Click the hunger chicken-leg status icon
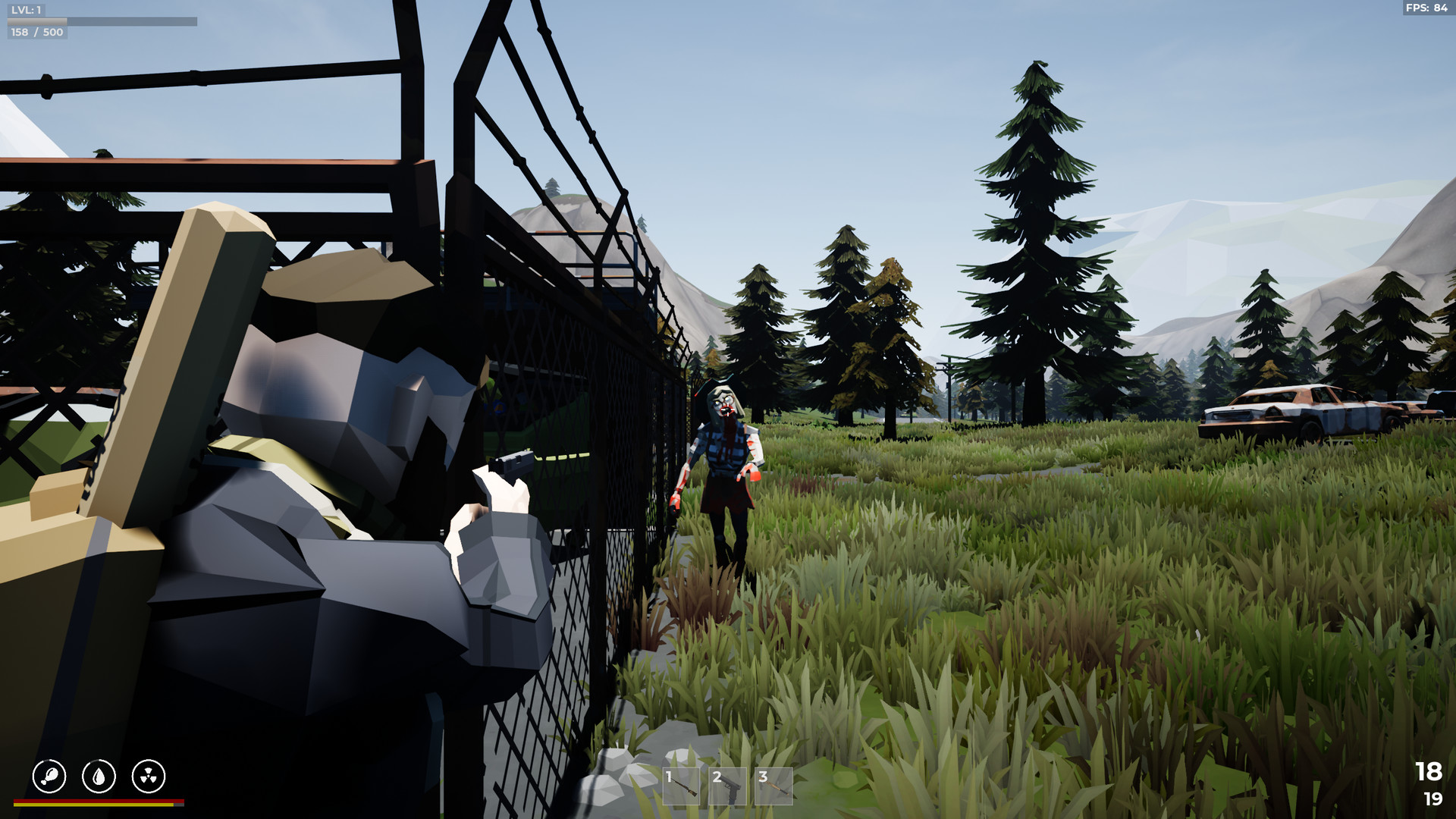The image size is (1456, 819). [x=49, y=776]
